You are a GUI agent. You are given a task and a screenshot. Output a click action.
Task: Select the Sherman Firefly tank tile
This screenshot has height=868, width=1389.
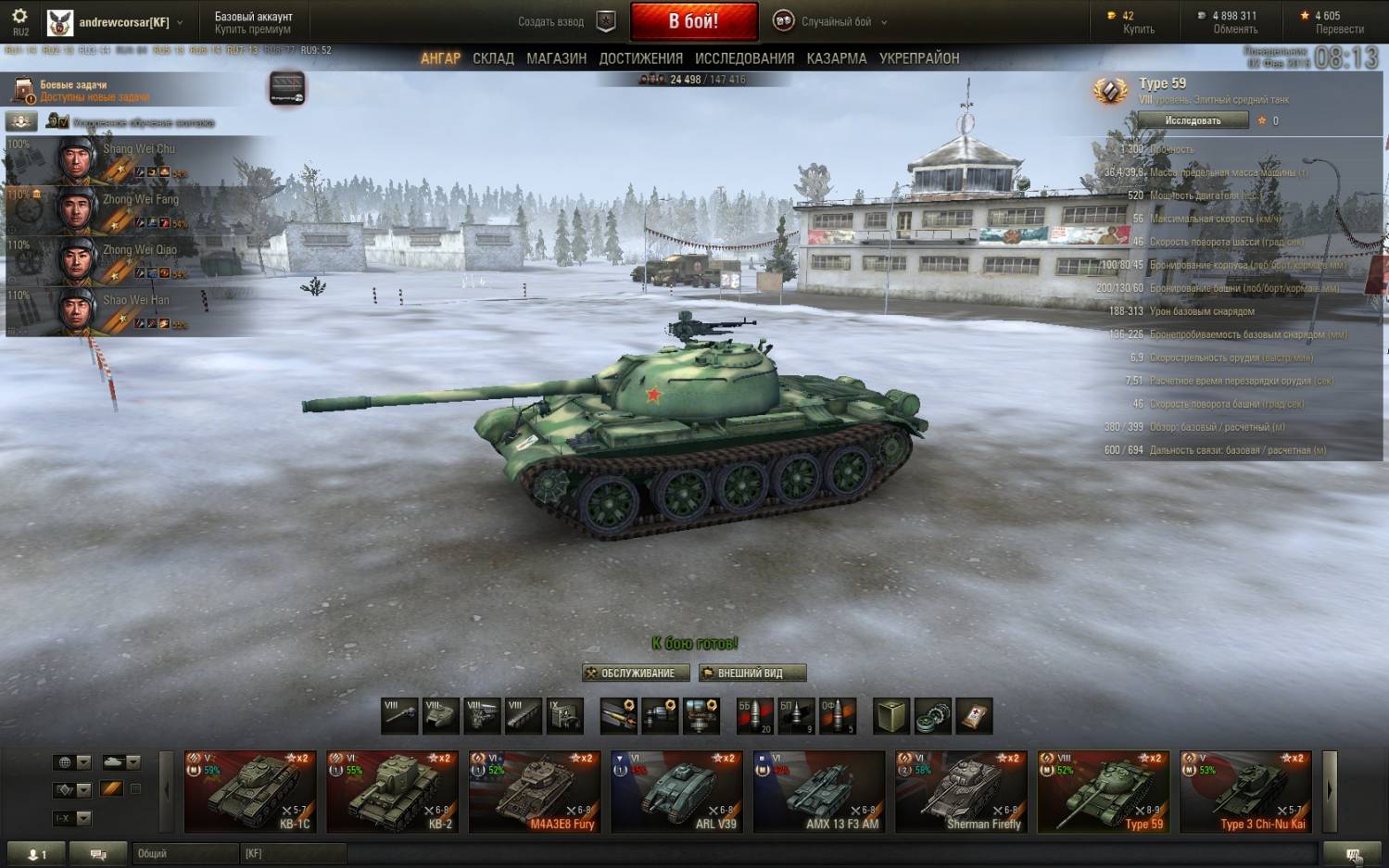(x=961, y=792)
